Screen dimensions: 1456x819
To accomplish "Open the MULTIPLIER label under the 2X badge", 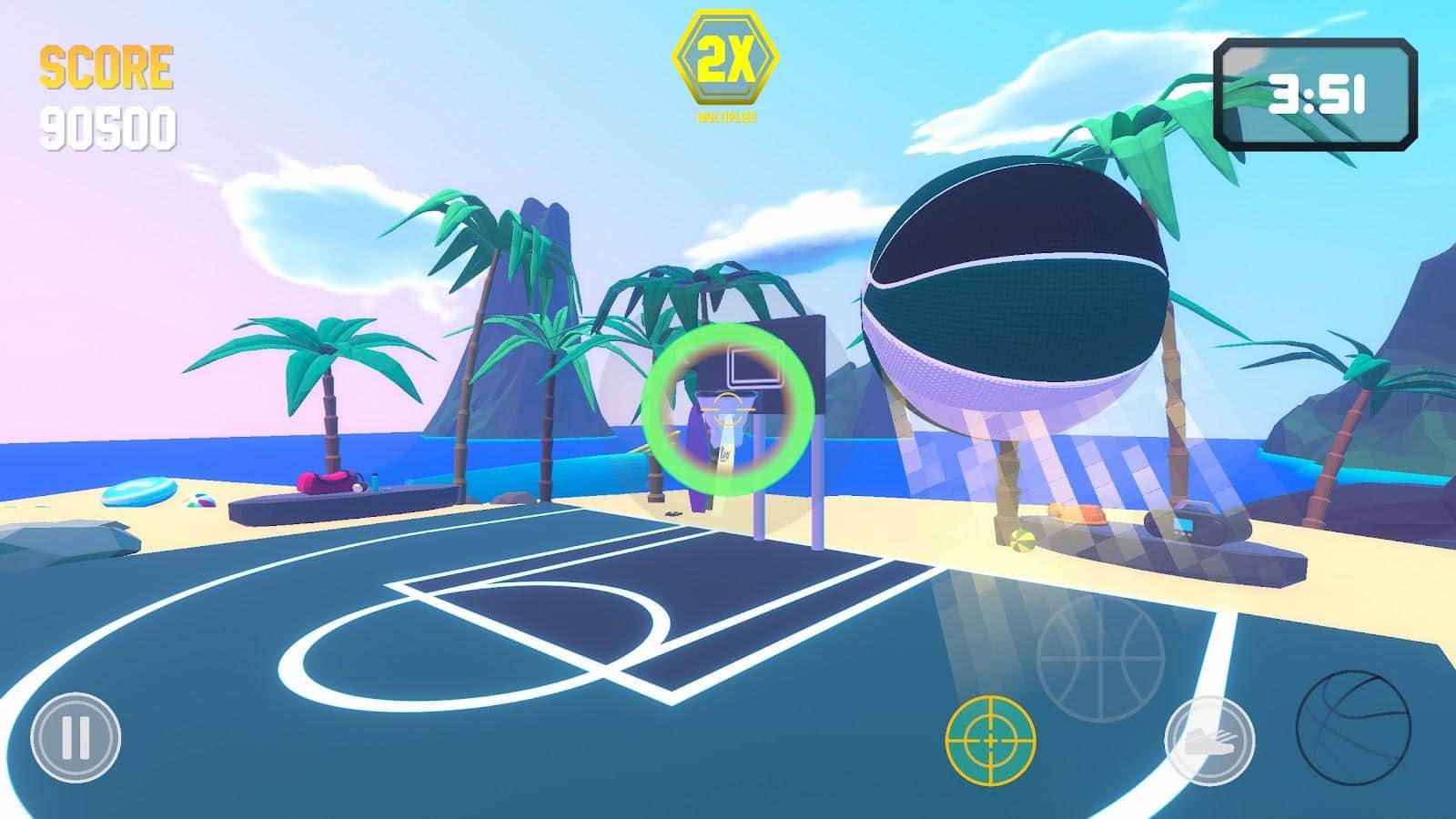I will [x=727, y=116].
